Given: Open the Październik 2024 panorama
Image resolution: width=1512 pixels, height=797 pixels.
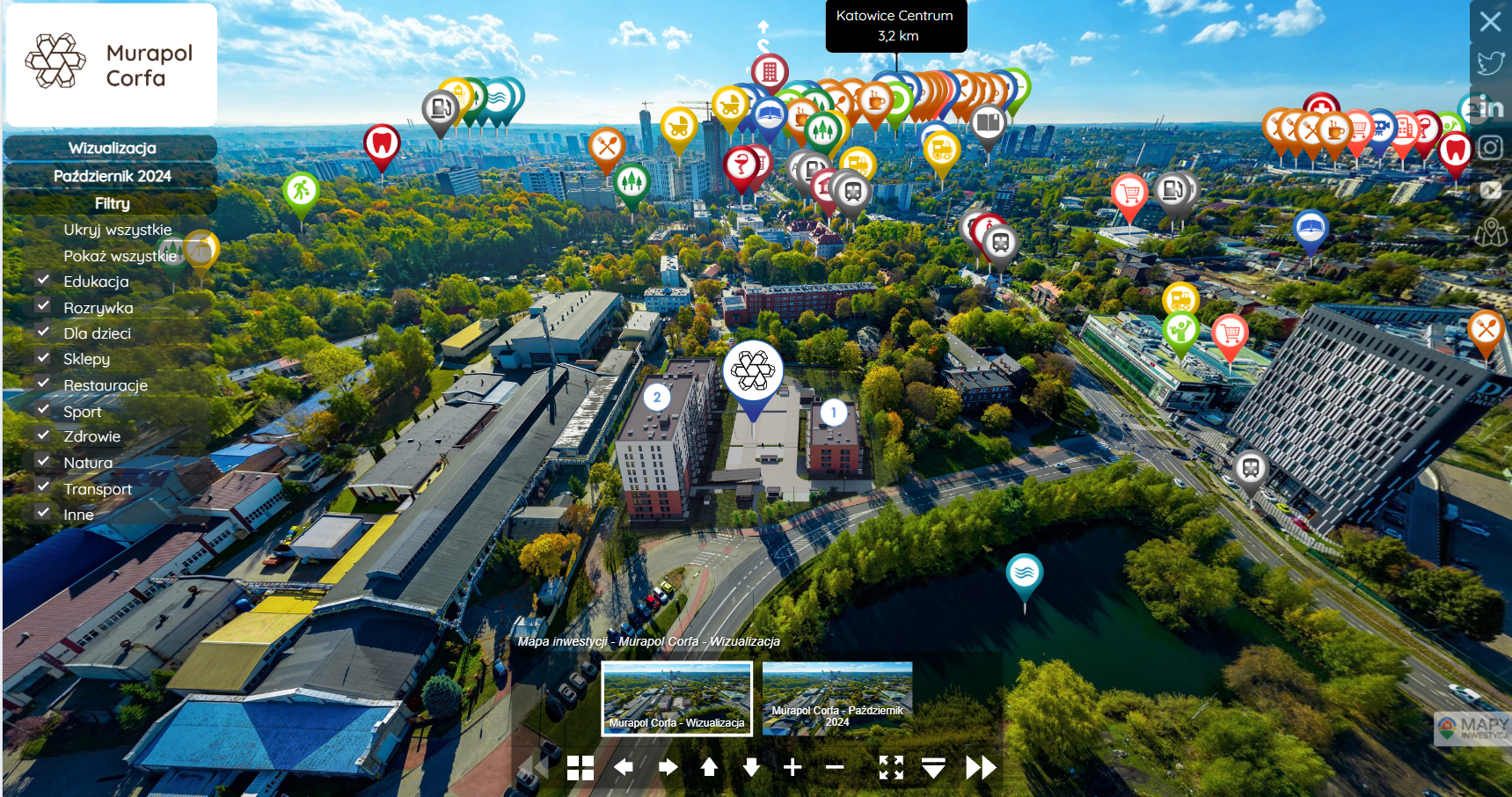Looking at the screenshot, I should click(x=112, y=176).
